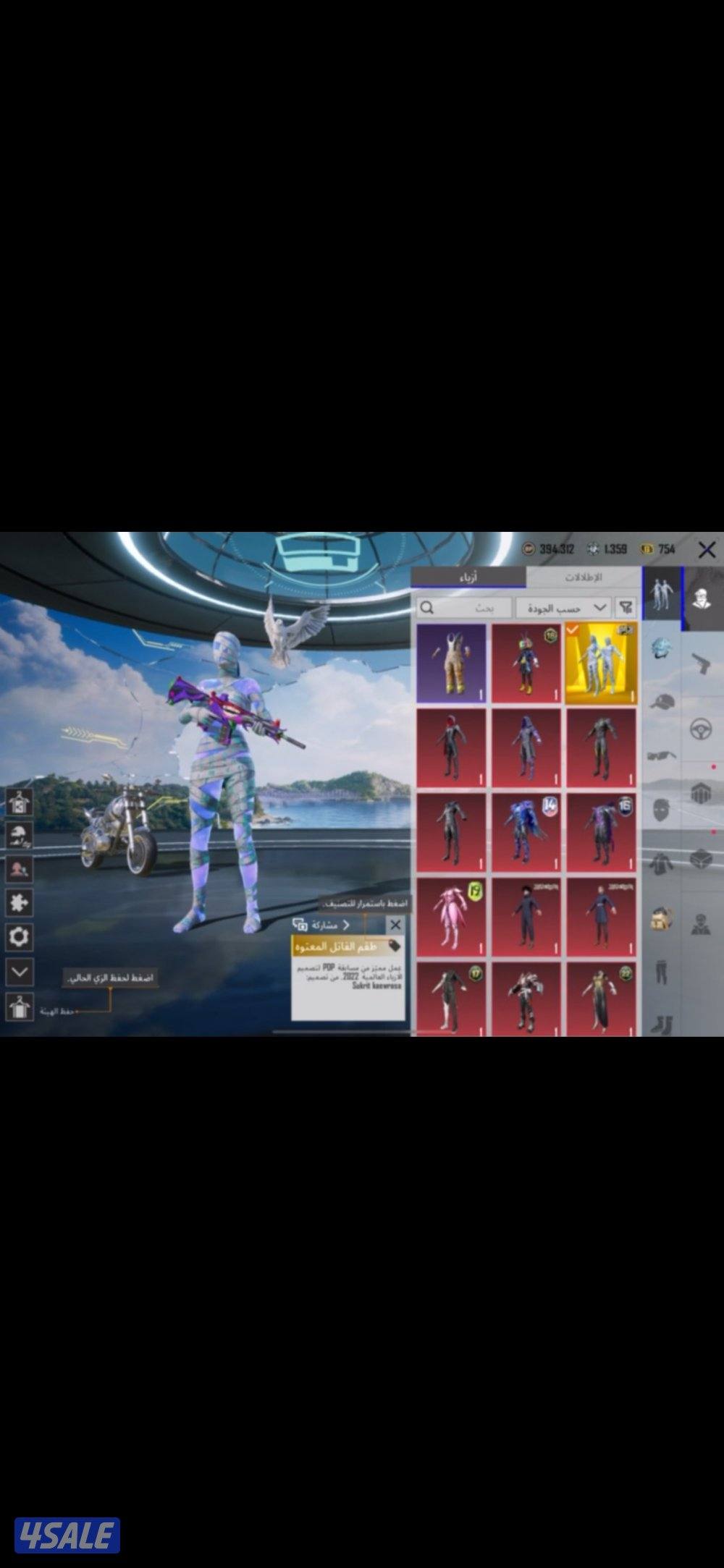Open the حسب الجودة sort dropdown
This screenshot has width=724, height=1568.
pyautogui.click(x=563, y=608)
